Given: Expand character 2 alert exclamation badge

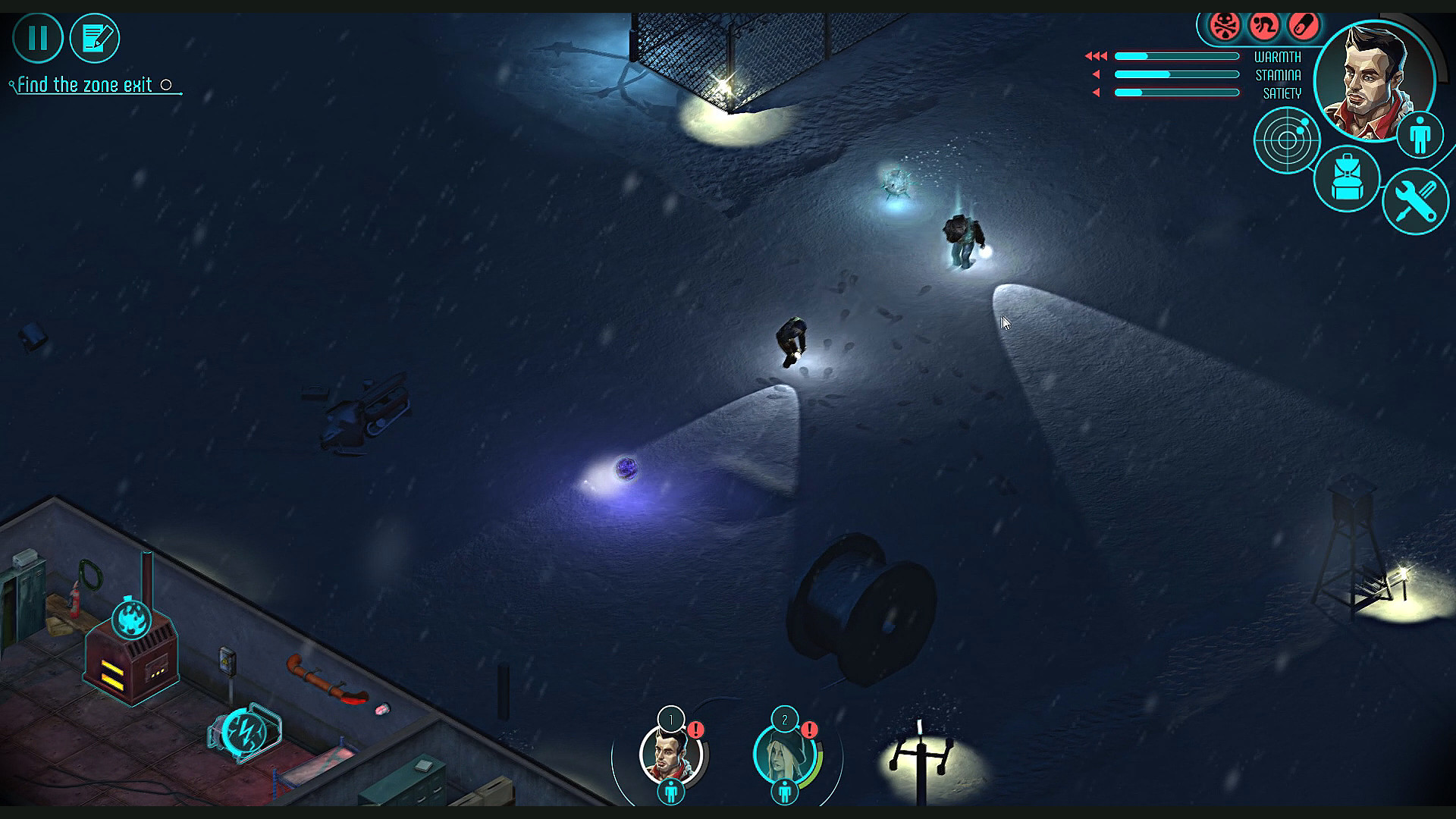Looking at the screenshot, I should click(x=808, y=730).
